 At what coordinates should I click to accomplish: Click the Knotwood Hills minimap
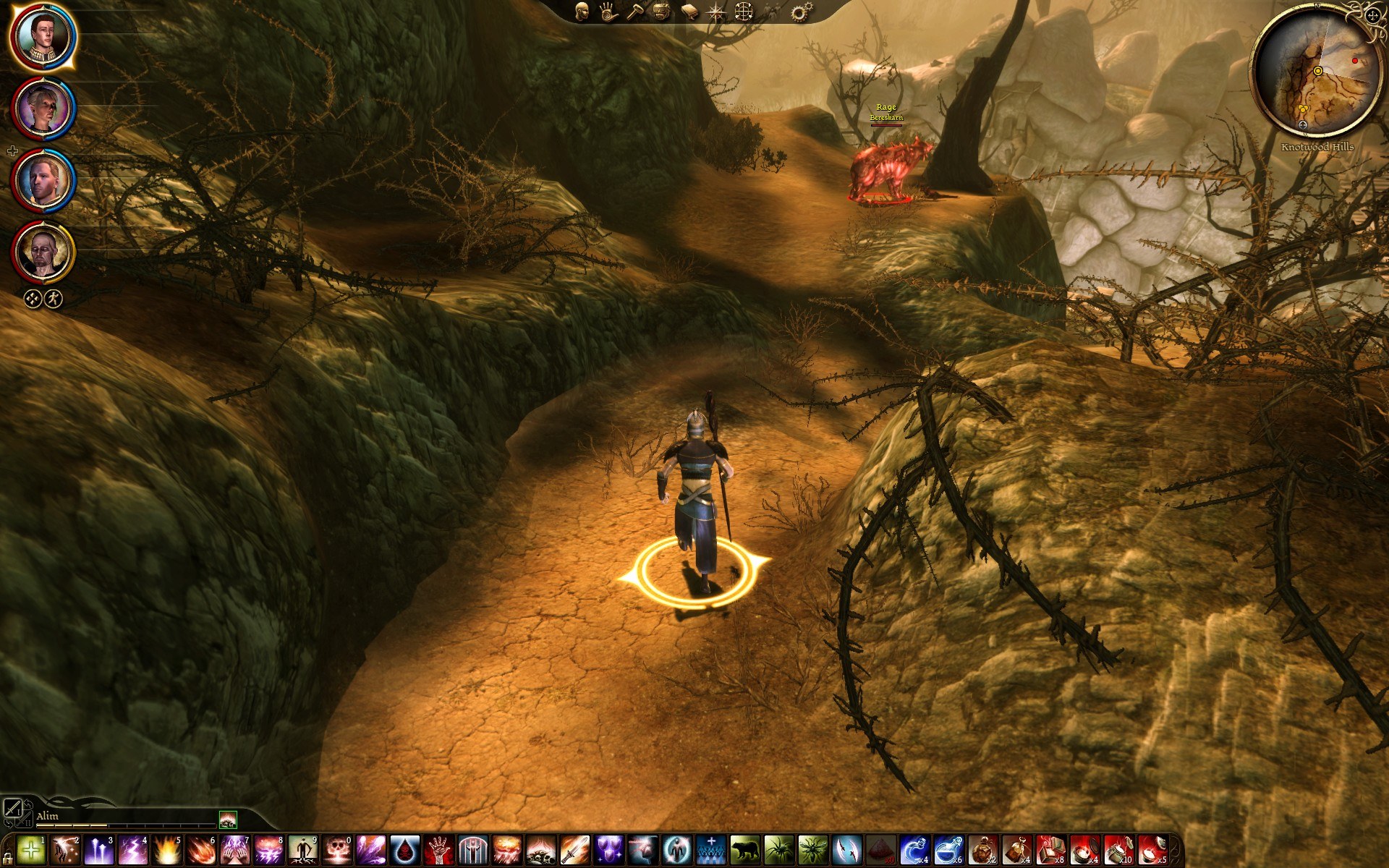tap(1316, 72)
